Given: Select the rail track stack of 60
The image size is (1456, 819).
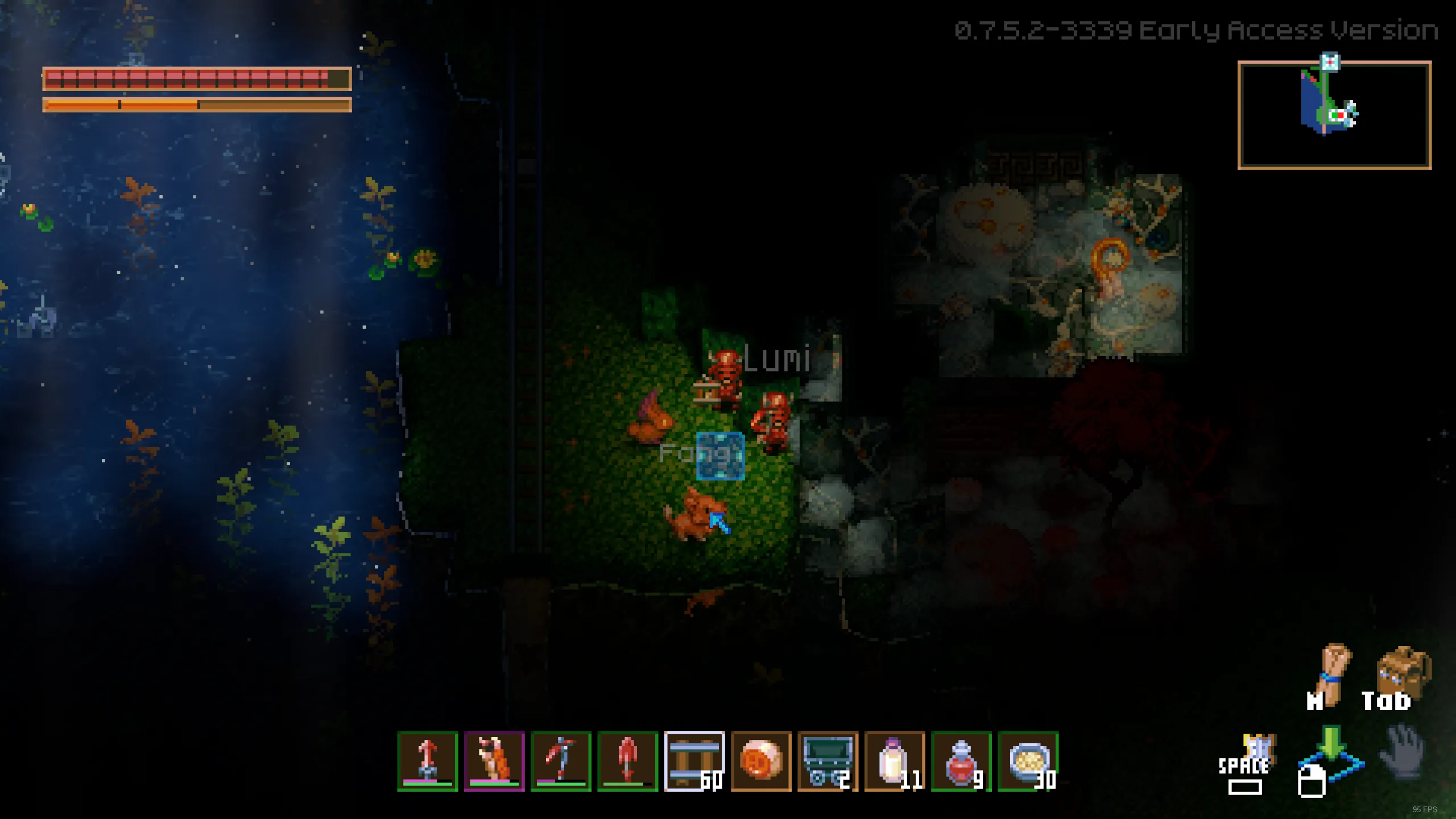Looking at the screenshot, I should pyautogui.click(x=694, y=761).
